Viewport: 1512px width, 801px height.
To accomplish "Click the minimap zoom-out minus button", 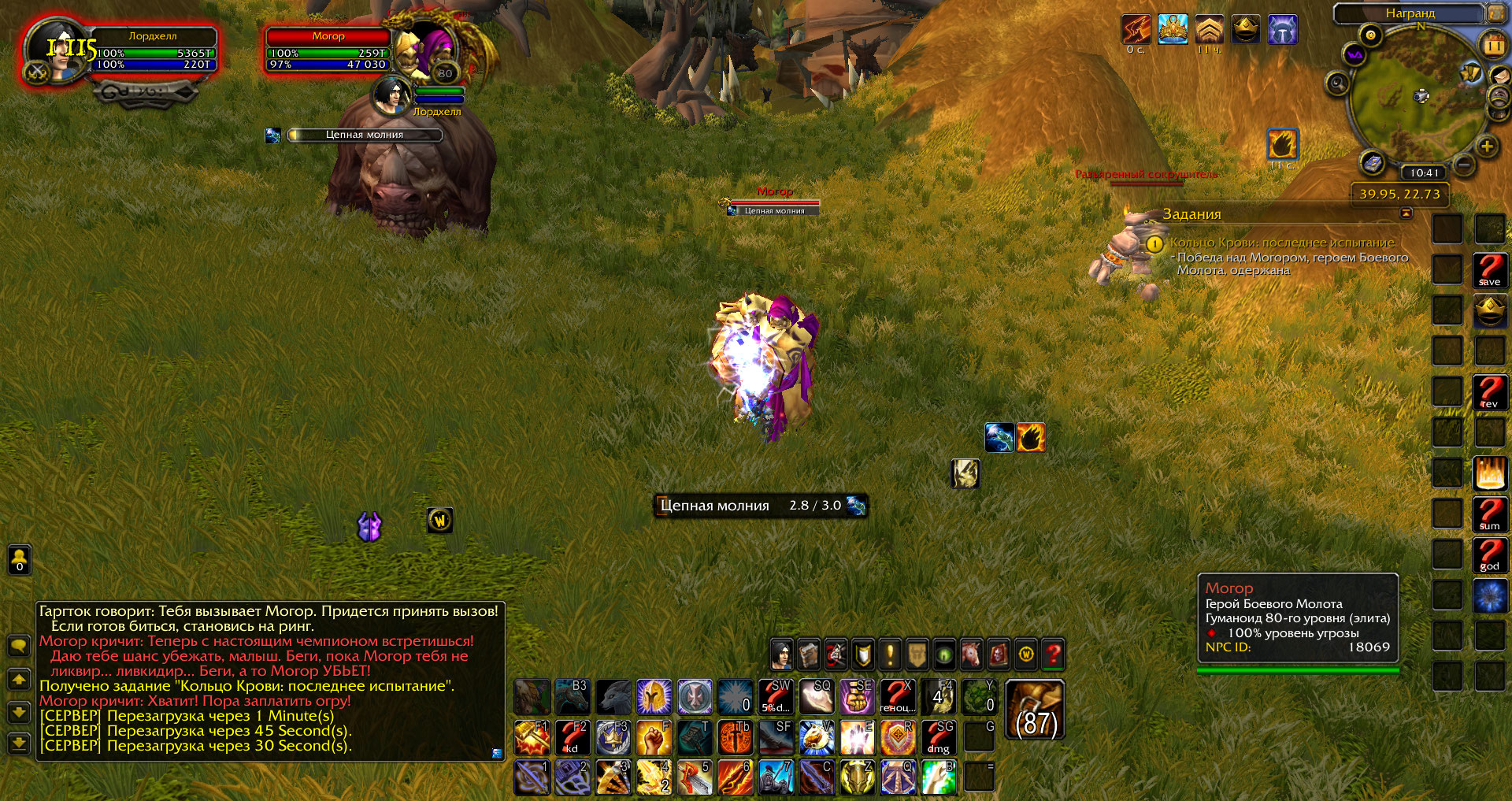I will [x=1464, y=165].
